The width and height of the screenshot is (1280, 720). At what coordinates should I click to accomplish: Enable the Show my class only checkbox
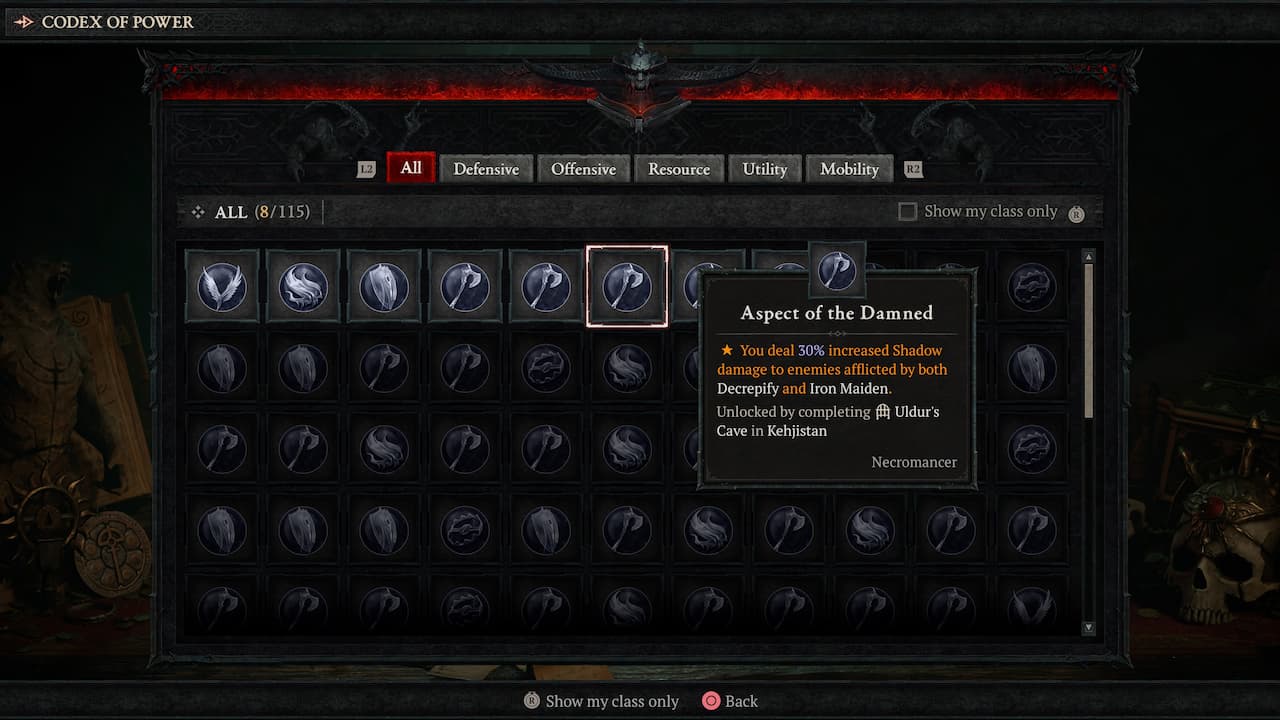(907, 211)
